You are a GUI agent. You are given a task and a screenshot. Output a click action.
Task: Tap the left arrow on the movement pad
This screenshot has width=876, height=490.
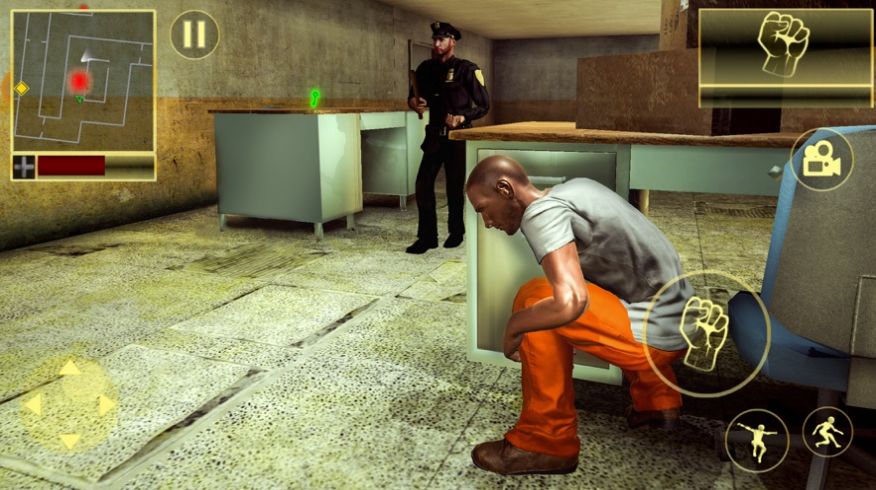[x=33, y=404]
